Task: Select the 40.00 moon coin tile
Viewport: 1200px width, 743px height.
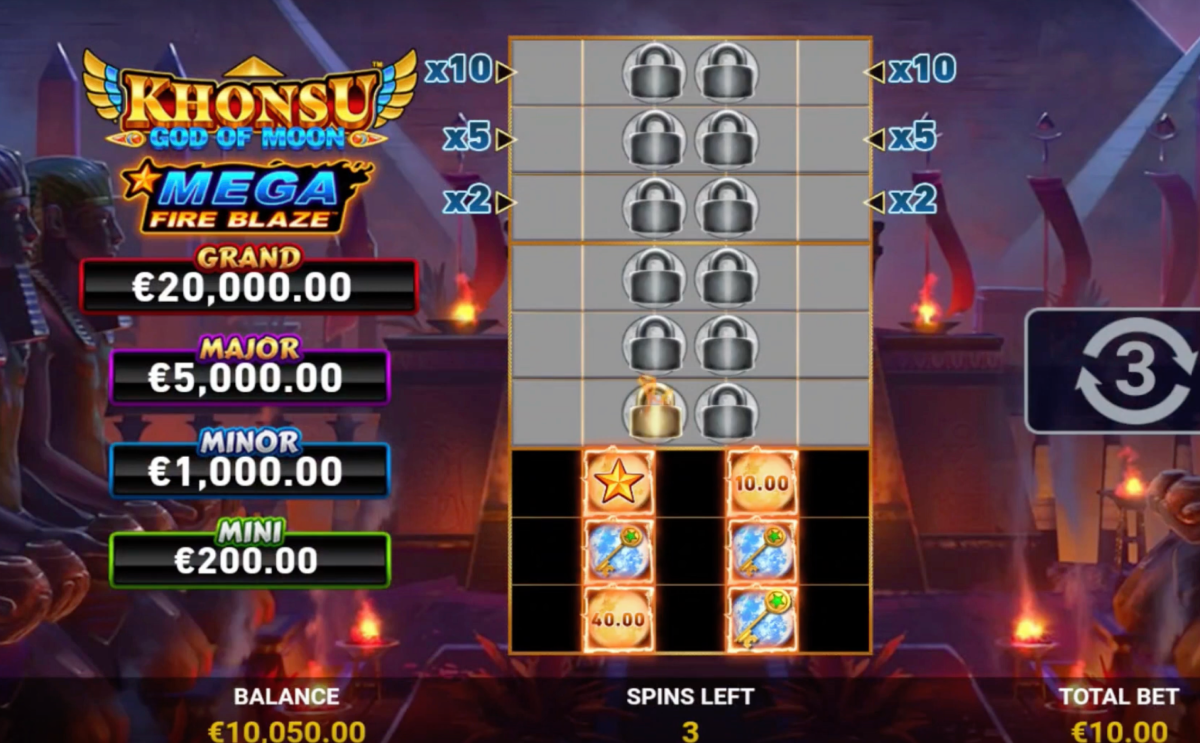Action: point(619,619)
